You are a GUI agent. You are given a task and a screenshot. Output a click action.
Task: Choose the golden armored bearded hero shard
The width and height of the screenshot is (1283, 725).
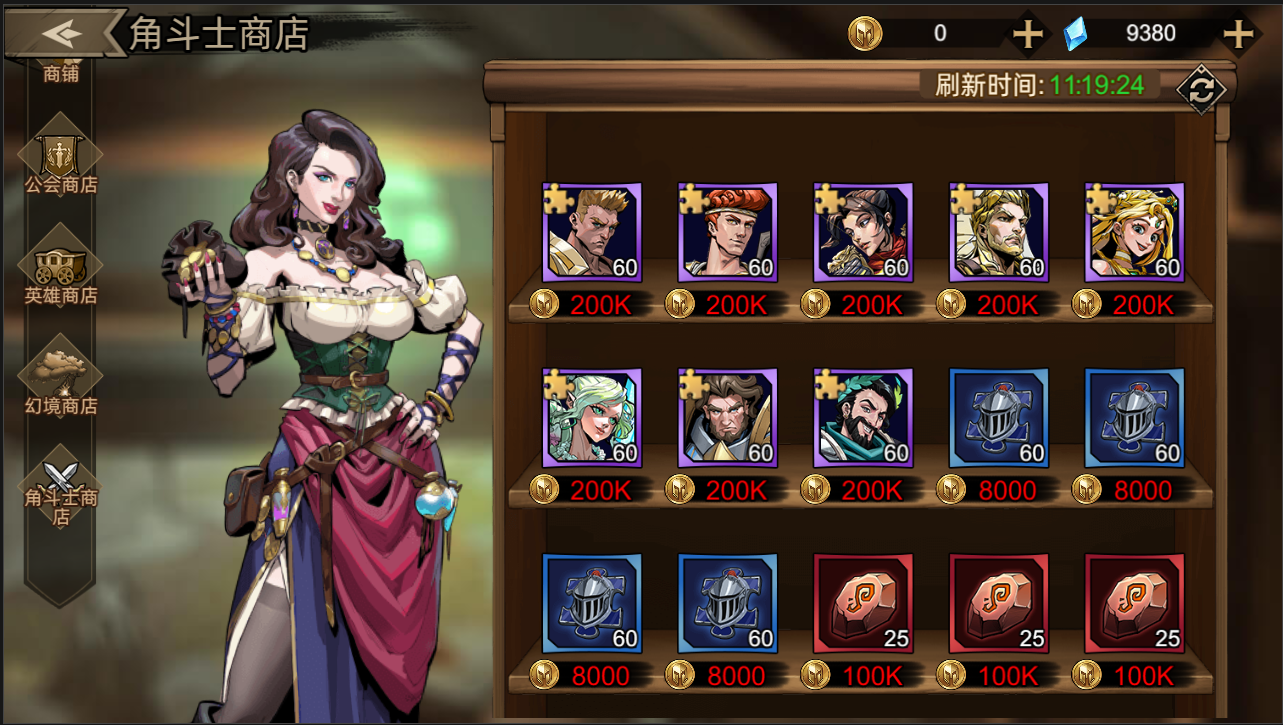click(x=998, y=233)
